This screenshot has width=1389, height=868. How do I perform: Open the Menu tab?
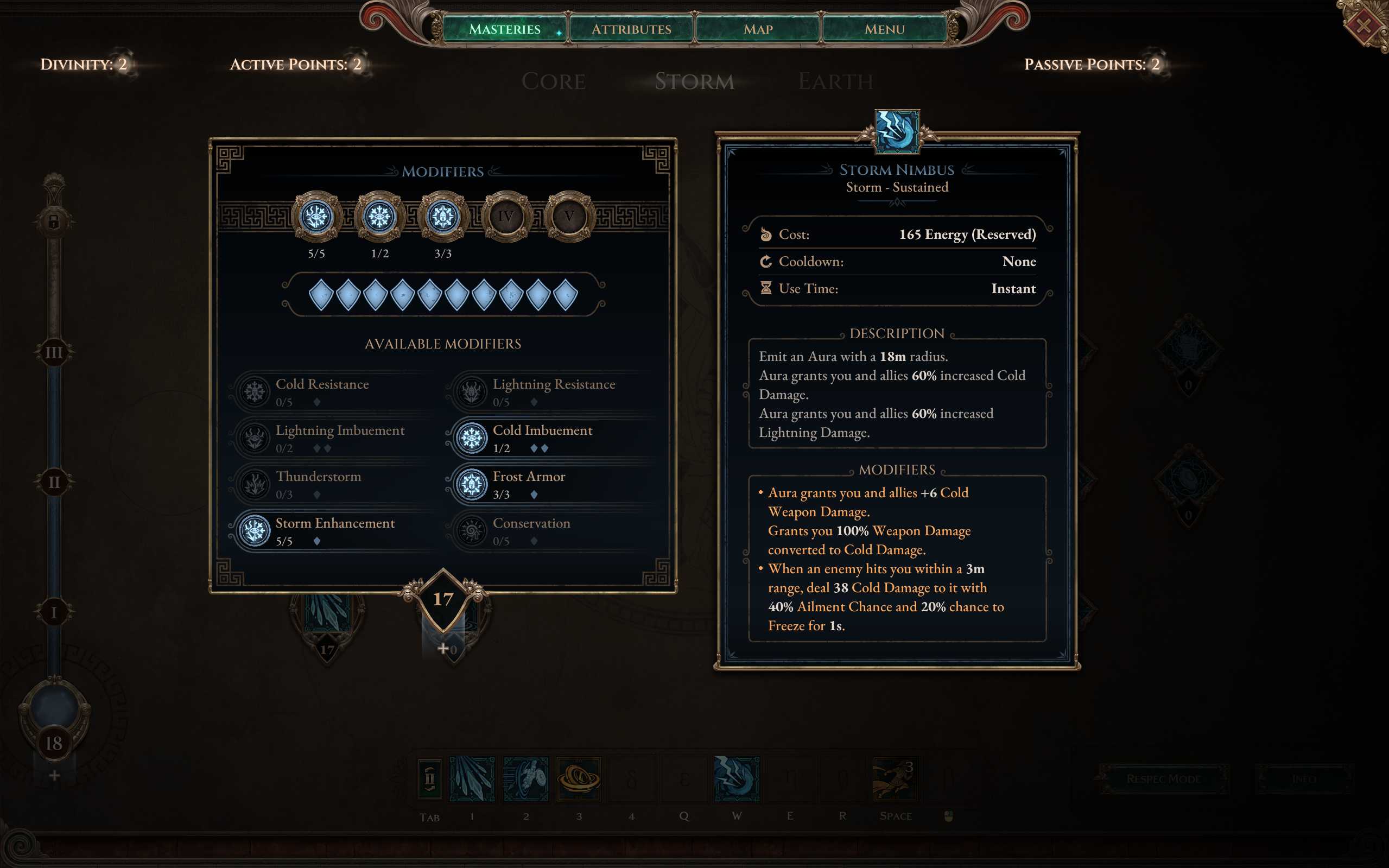pyautogui.click(x=885, y=29)
